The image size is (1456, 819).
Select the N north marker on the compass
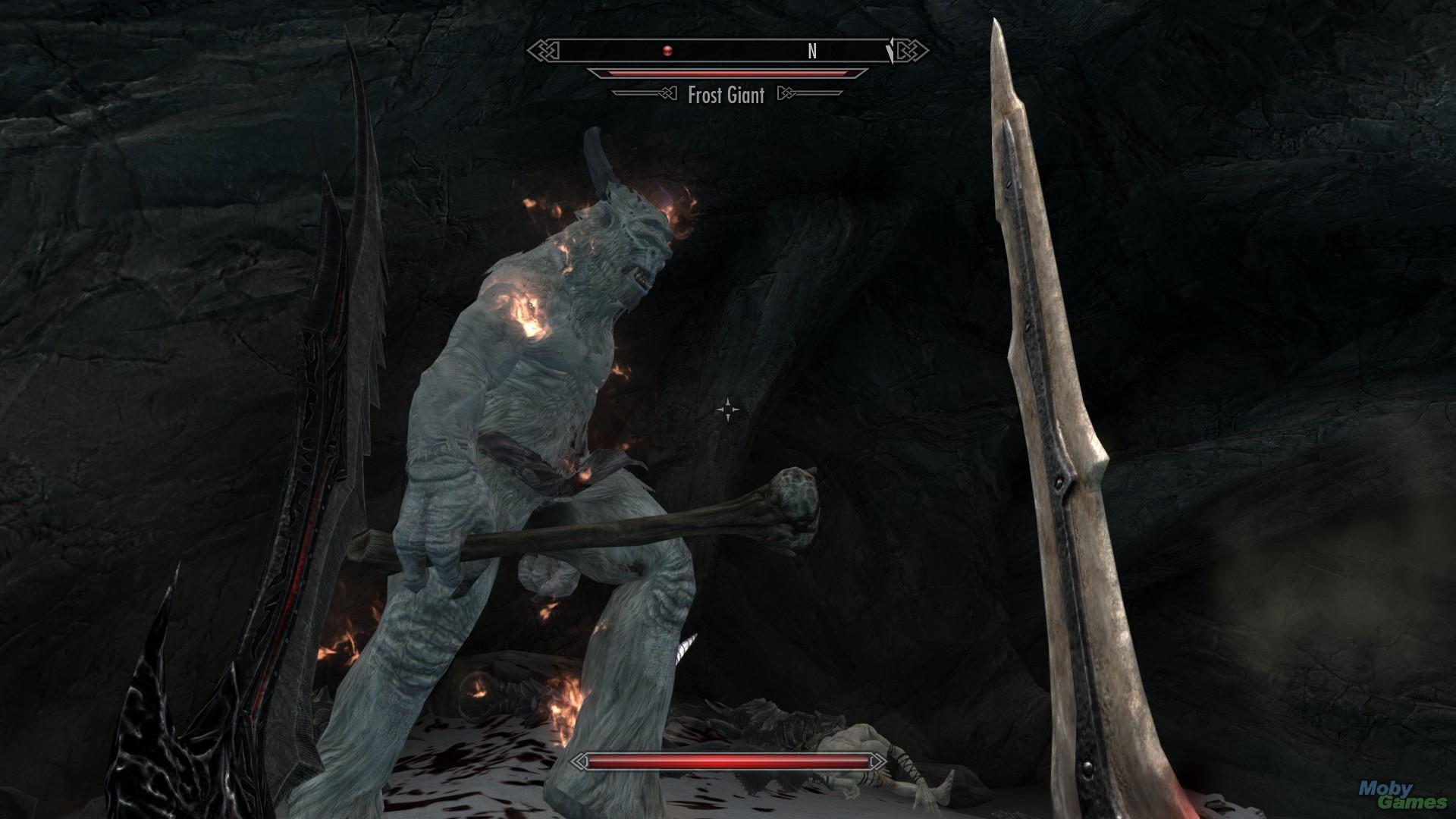pyautogui.click(x=813, y=52)
